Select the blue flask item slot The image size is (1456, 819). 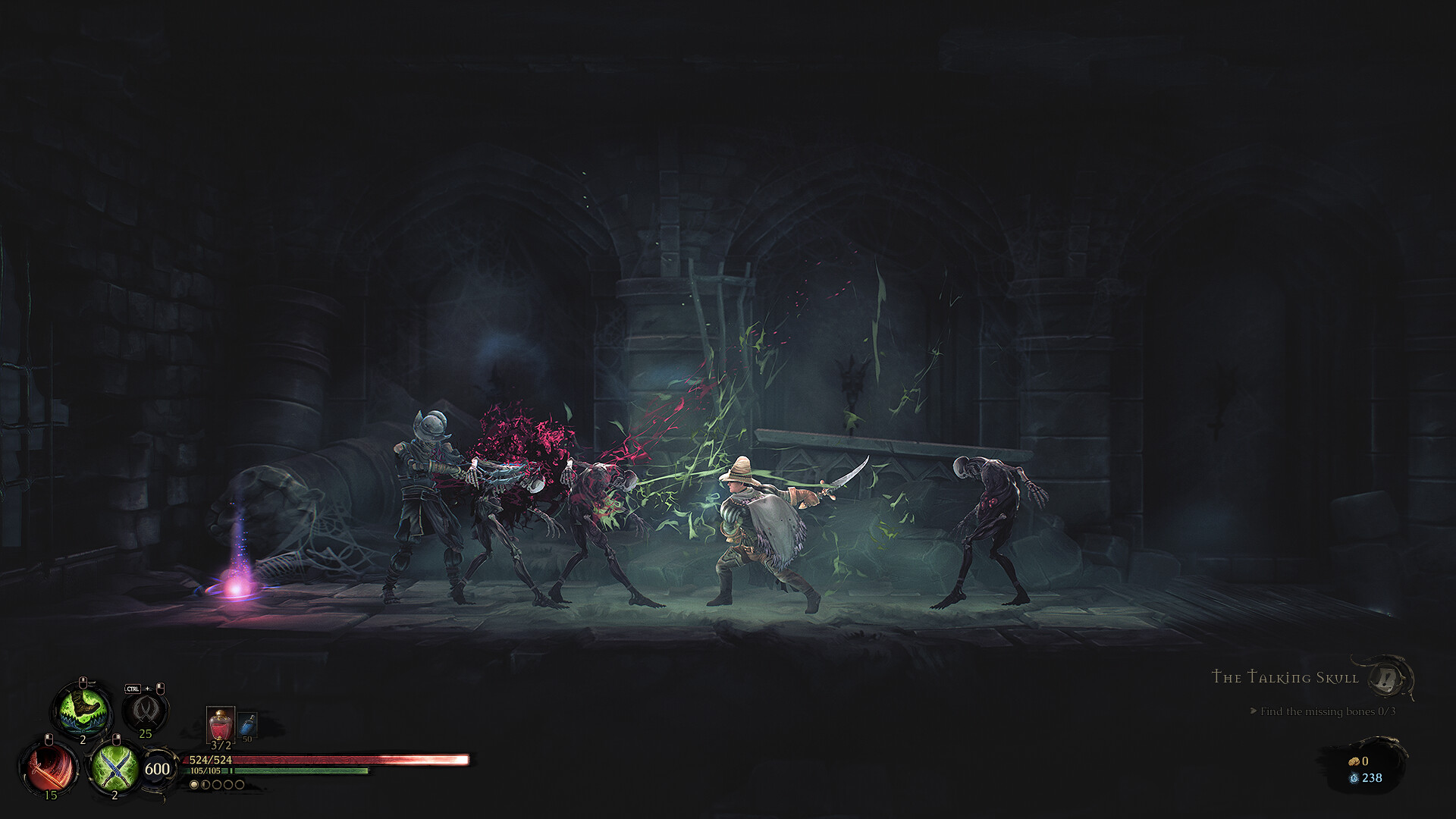(x=247, y=725)
